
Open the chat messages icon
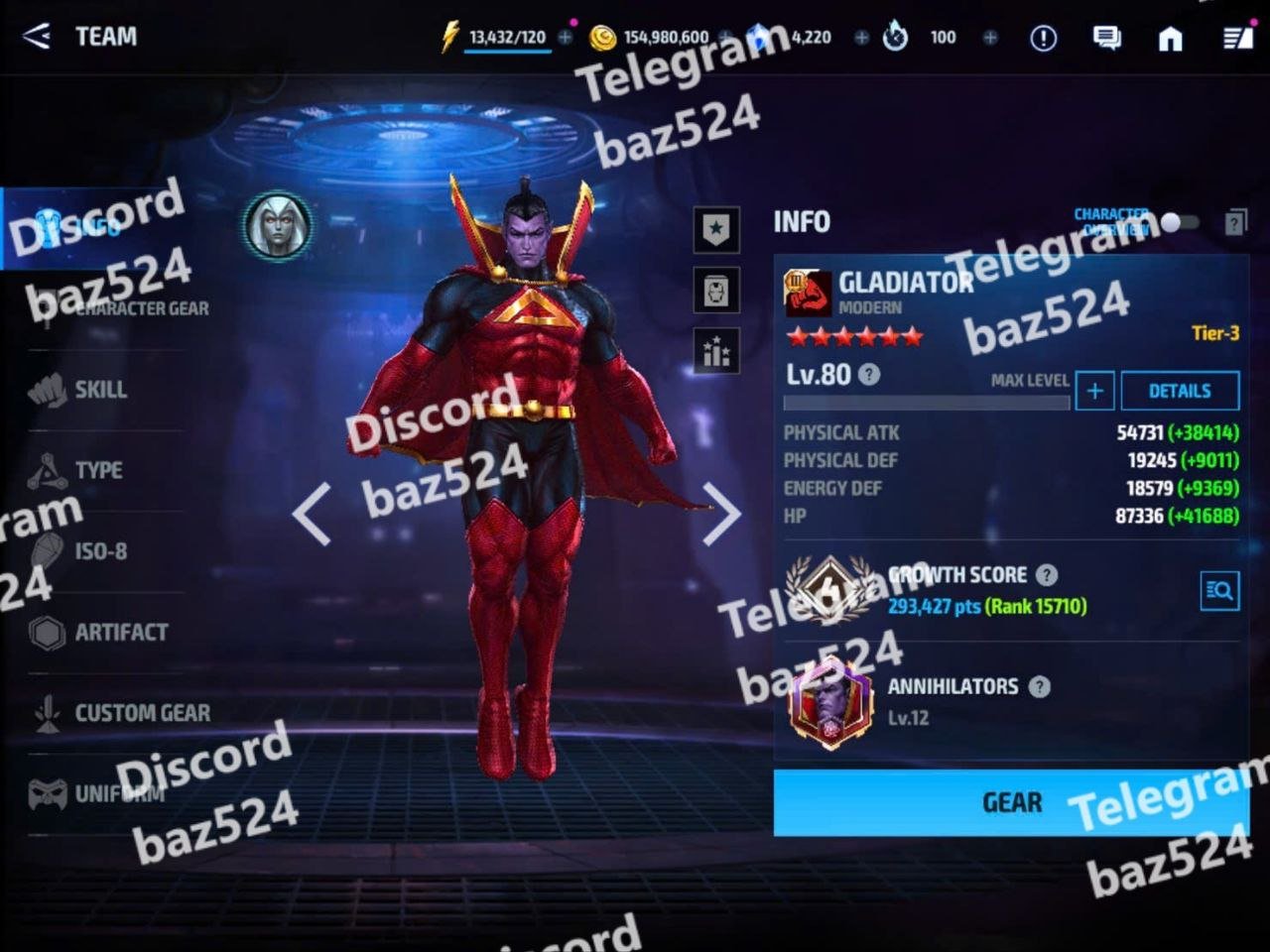click(x=1106, y=38)
